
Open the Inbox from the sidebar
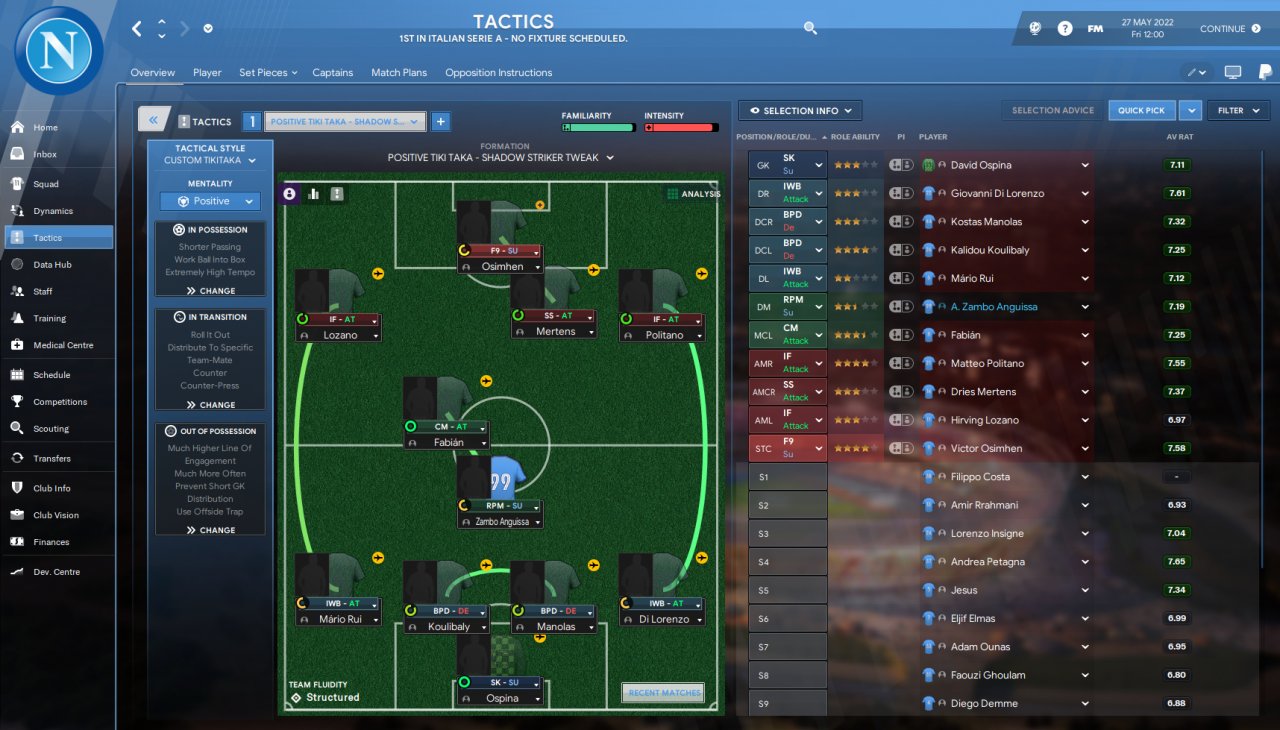pos(45,154)
